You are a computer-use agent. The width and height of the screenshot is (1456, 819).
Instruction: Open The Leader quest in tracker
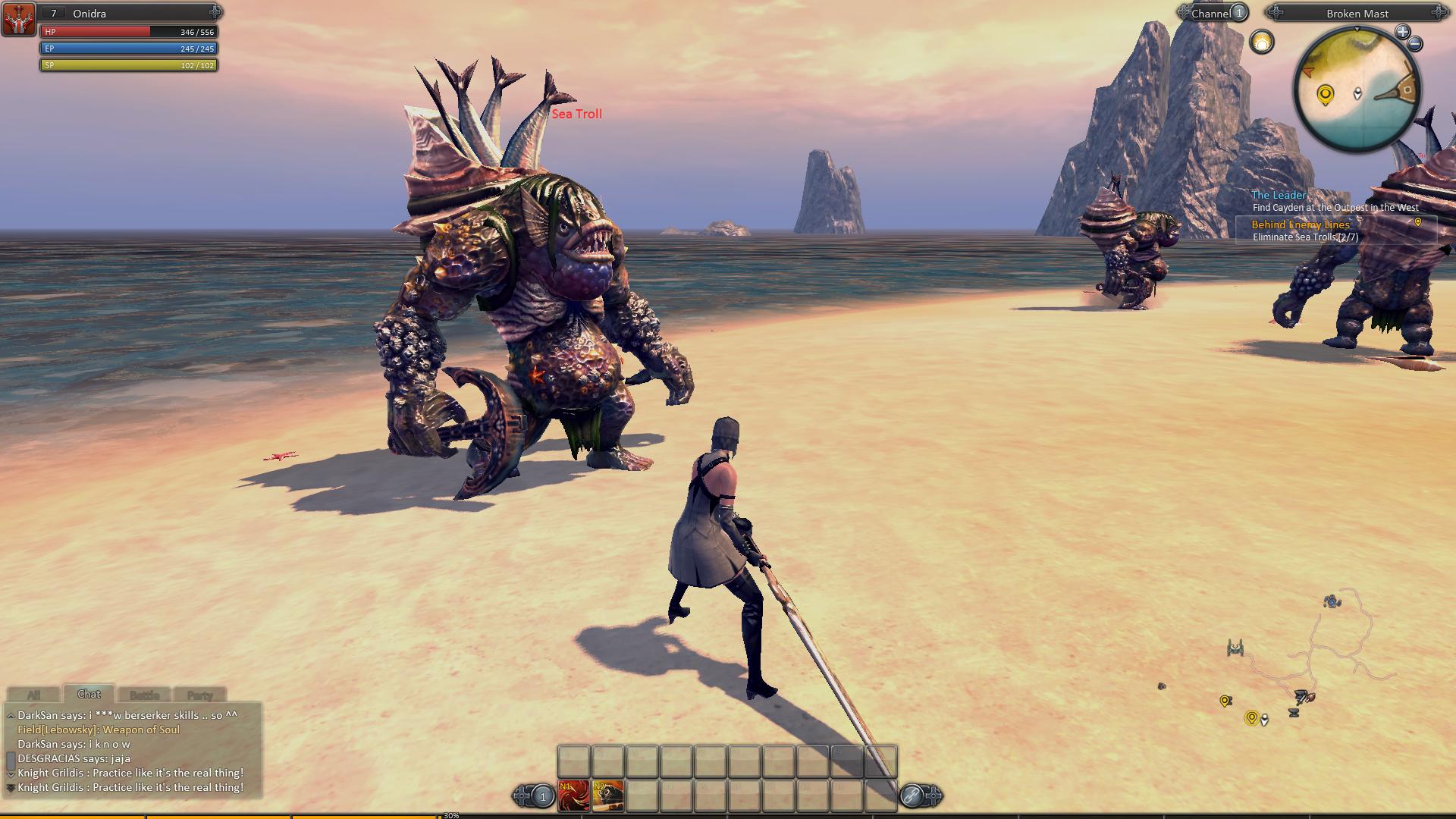click(1279, 195)
